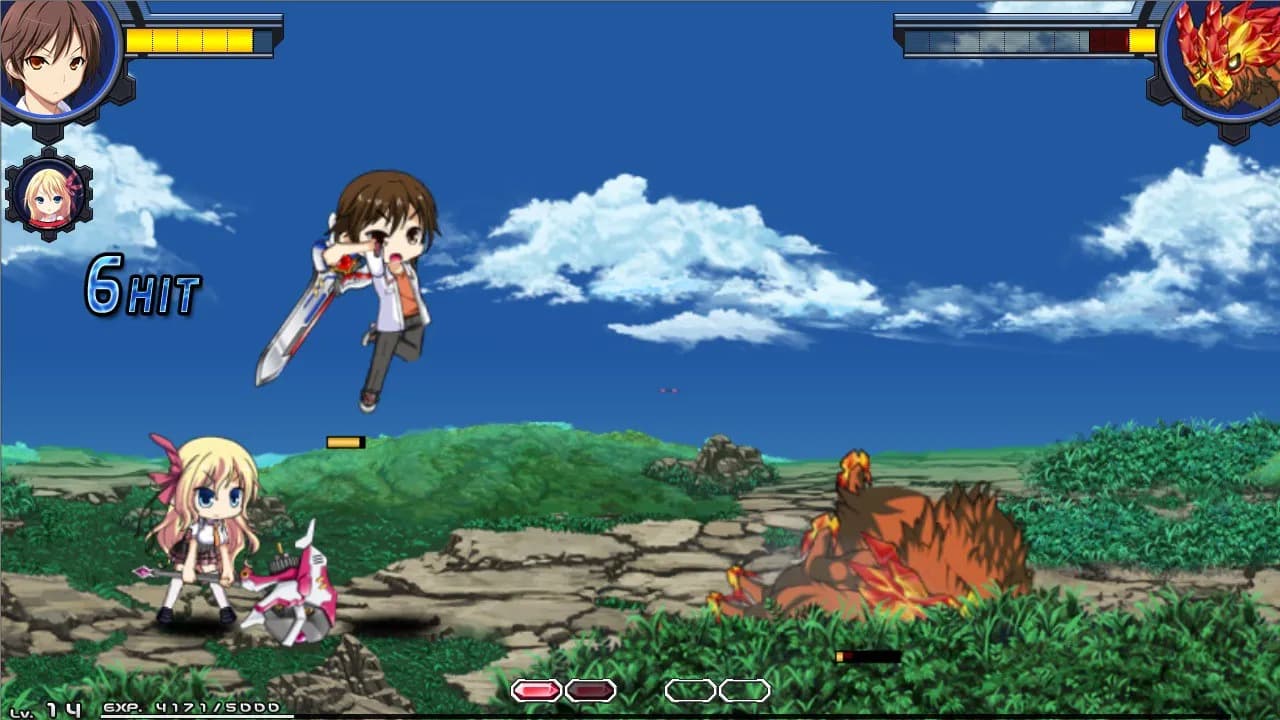The height and width of the screenshot is (720, 1280).
Task: Click the yellow gauge above the blonde girl
Action: coord(345,440)
